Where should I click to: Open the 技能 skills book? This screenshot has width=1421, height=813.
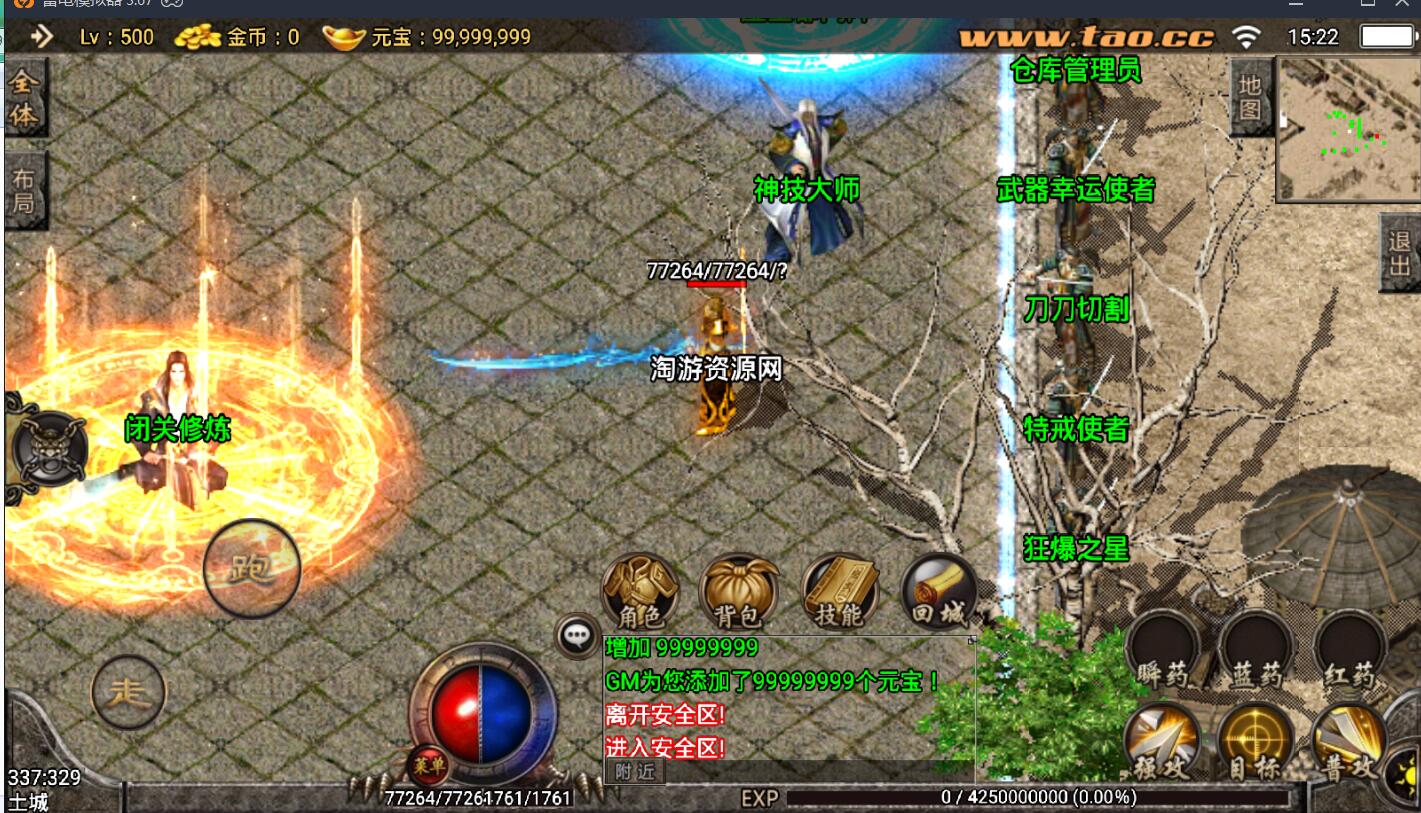[840, 592]
